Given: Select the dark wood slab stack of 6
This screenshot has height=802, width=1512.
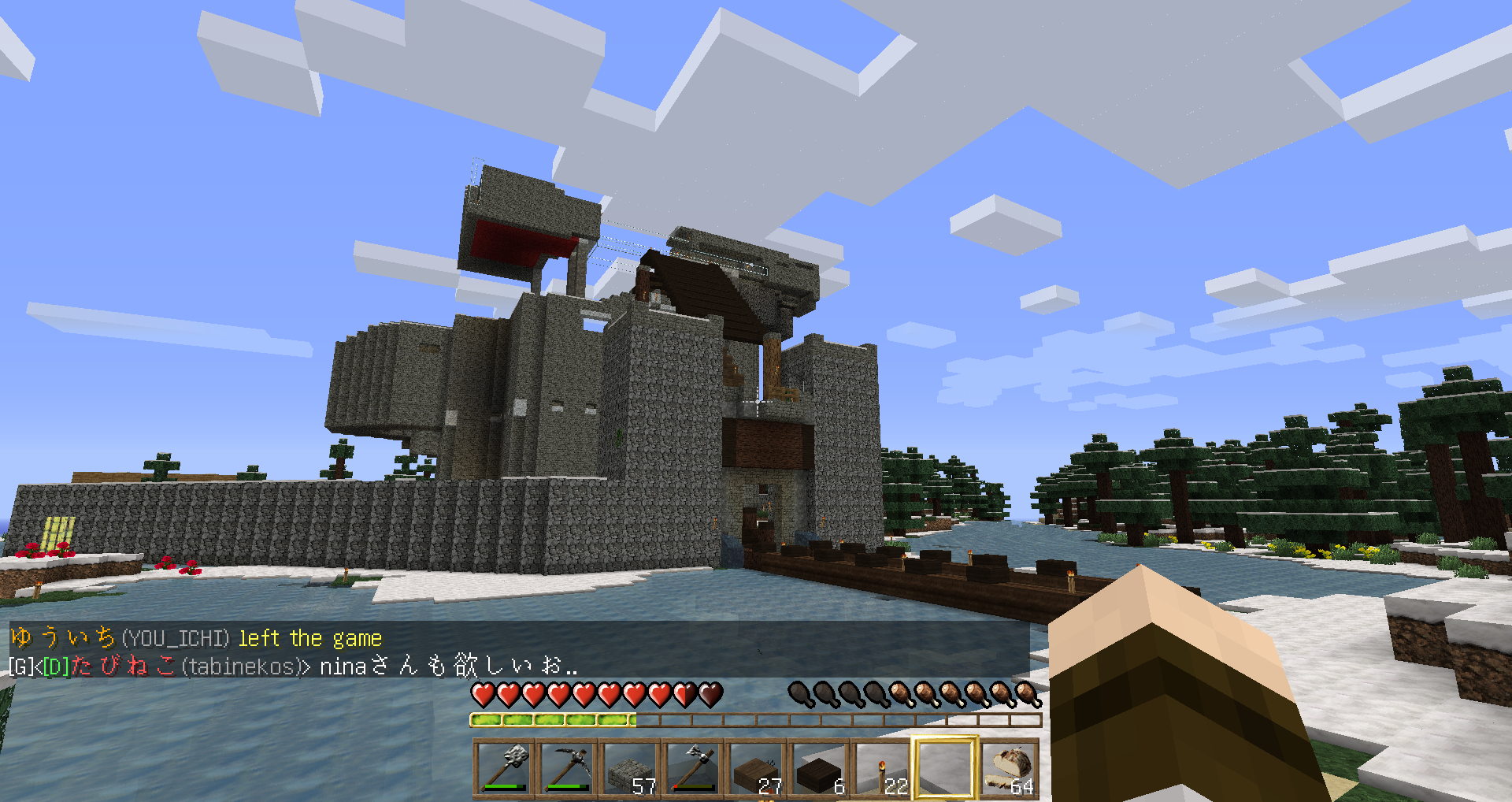Looking at the screenshot, I should pos(820,768).
